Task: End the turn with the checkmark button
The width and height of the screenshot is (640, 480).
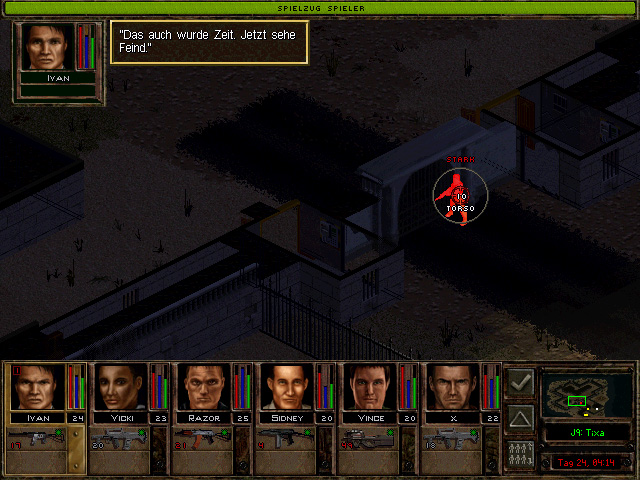Action: point(520,381)
